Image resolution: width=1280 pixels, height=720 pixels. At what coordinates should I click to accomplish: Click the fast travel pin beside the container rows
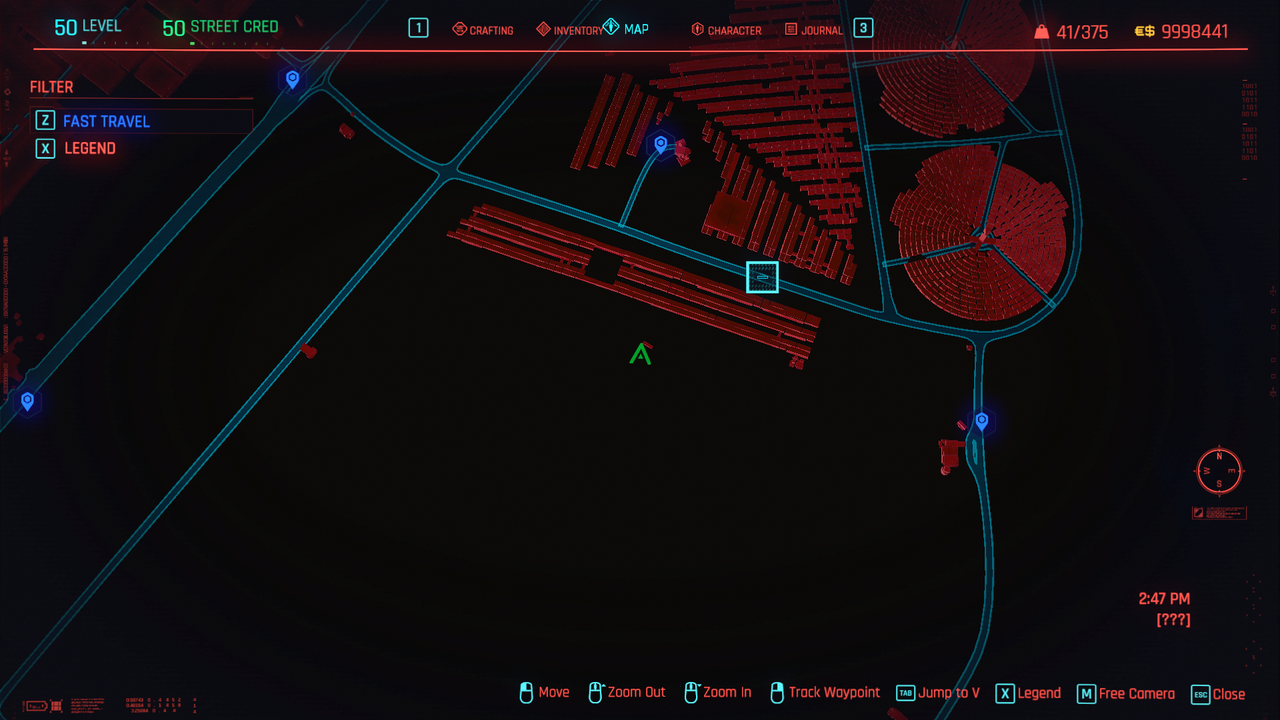coord(660,145)
